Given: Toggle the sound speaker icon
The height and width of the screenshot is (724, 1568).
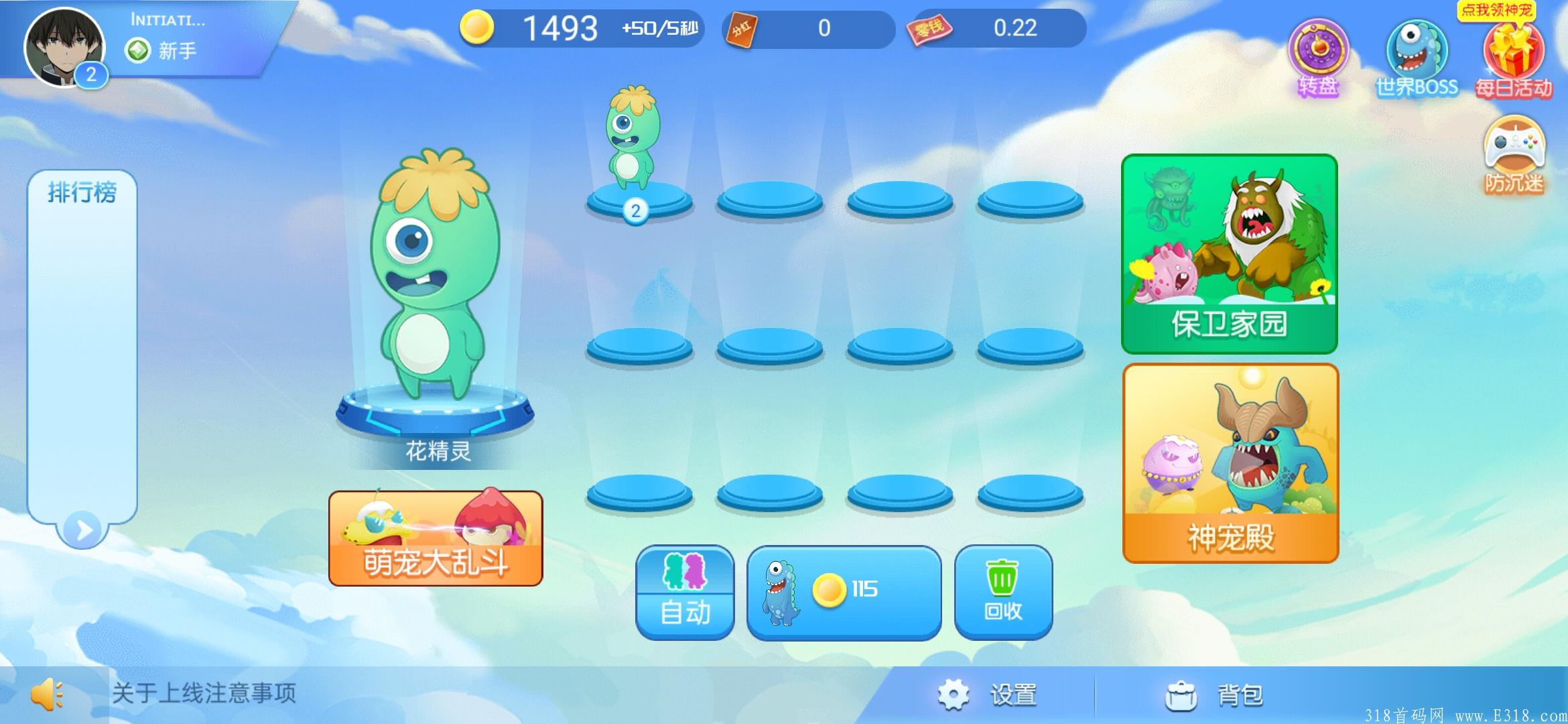Looking at the screenshot, I should click(x=47, y=694).
